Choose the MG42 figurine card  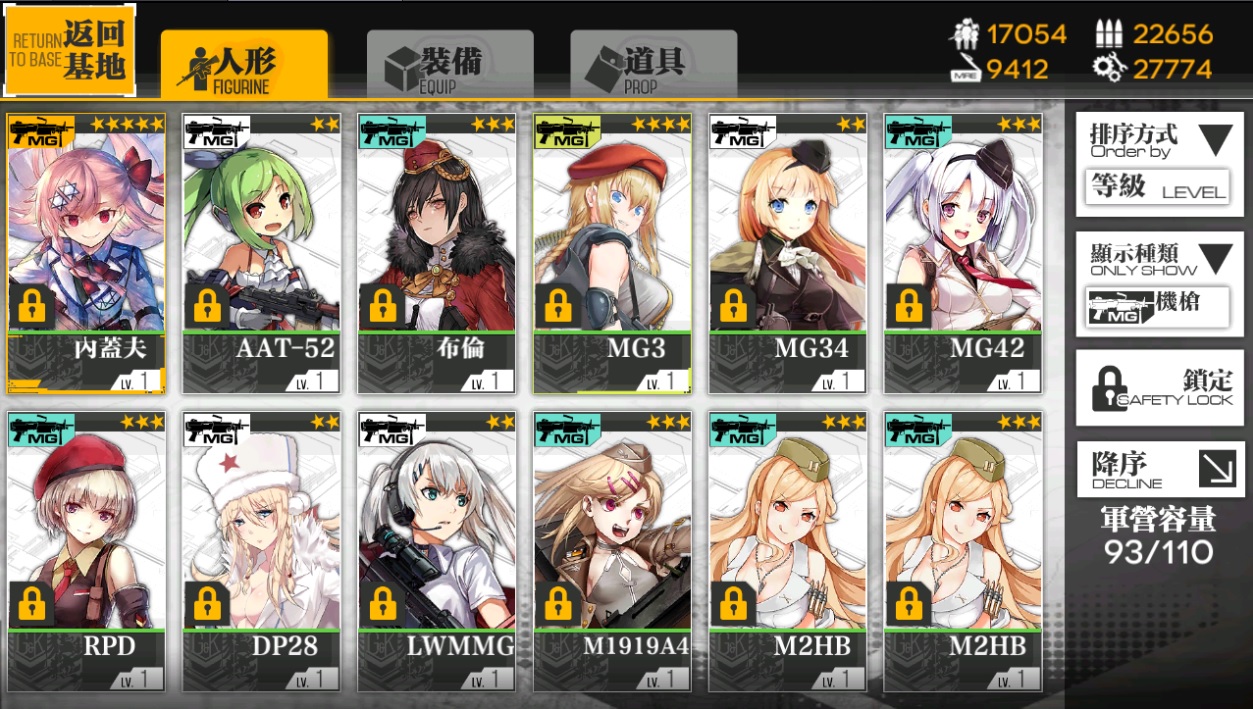[963, 253]
